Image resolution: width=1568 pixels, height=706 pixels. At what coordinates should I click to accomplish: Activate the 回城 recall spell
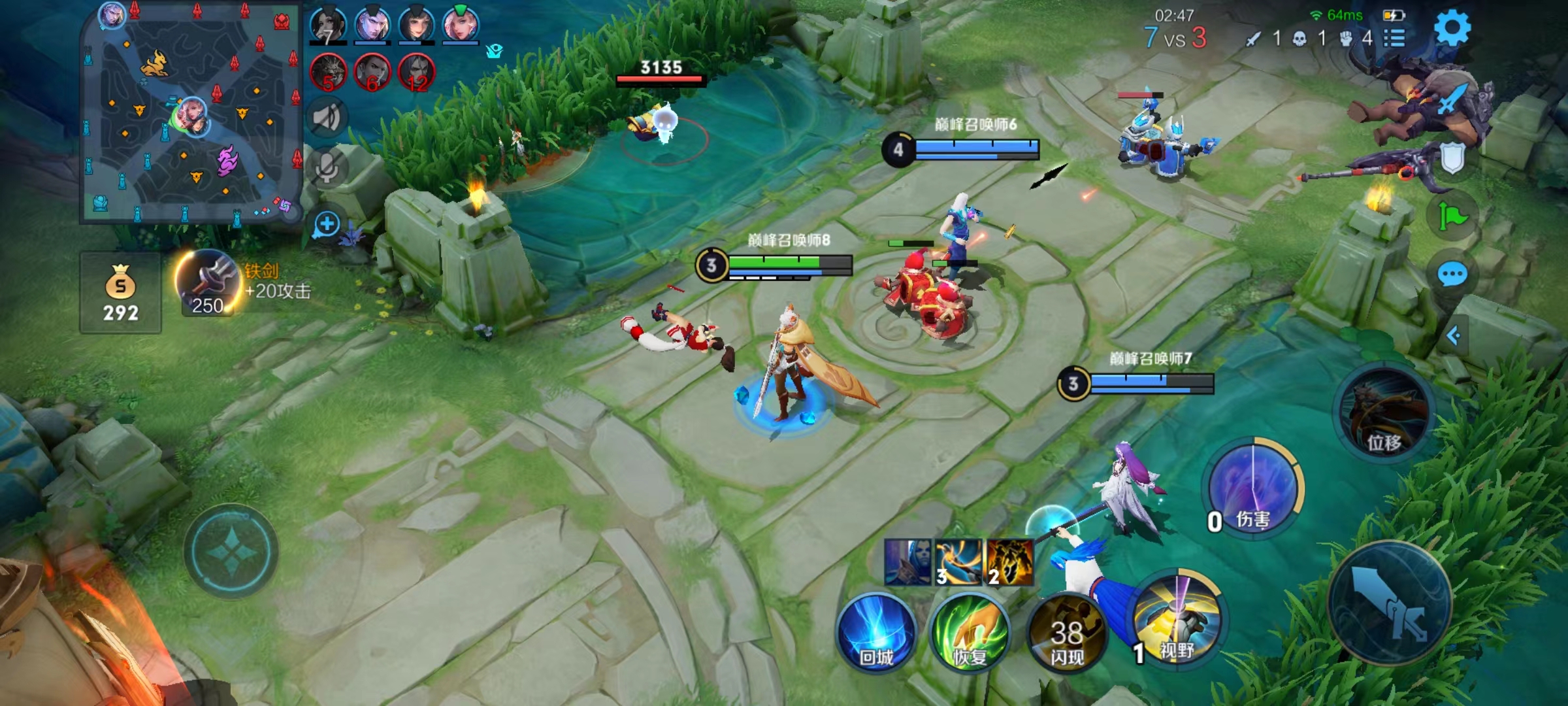point(876,631)
